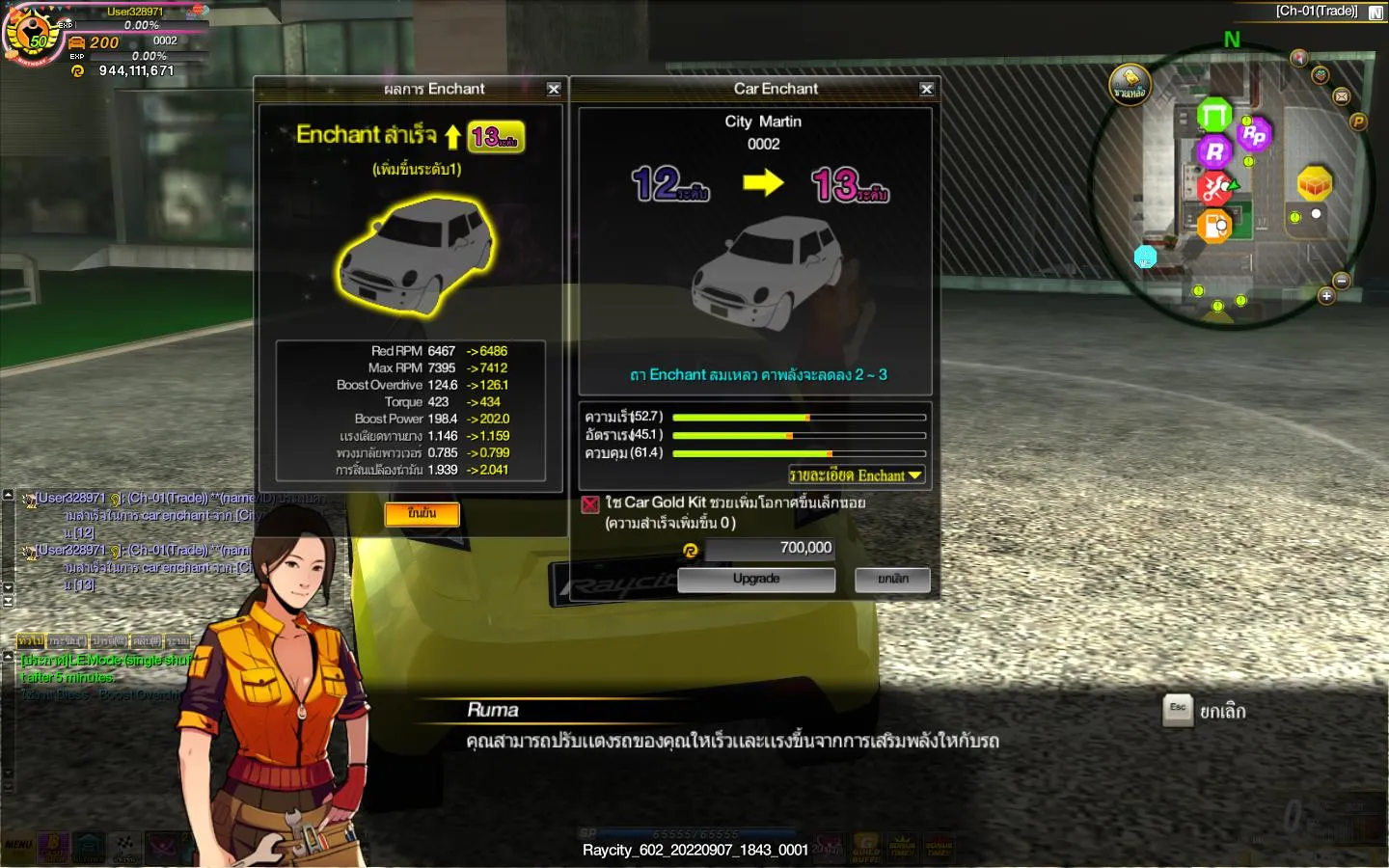Open the yellow chick help button
The image size is (1389, 868).
(x=1130, y=84)
